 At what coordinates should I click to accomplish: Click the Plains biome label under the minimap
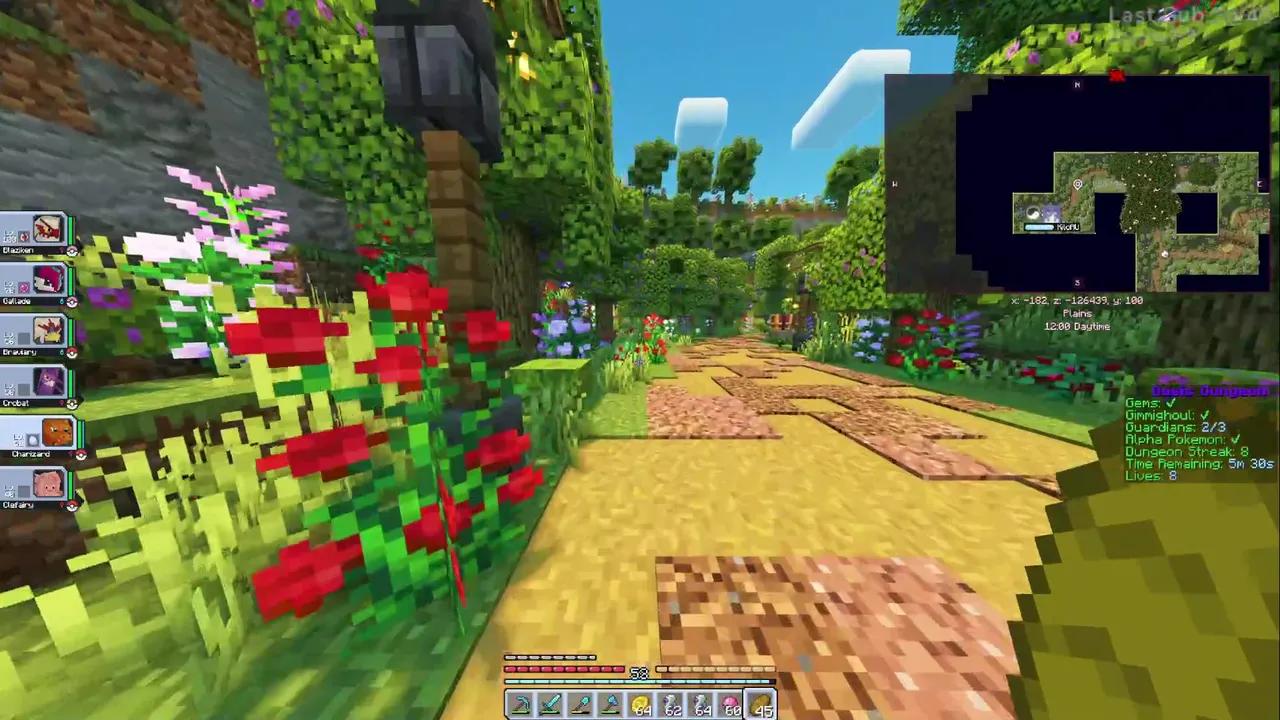coord(1076,313)
